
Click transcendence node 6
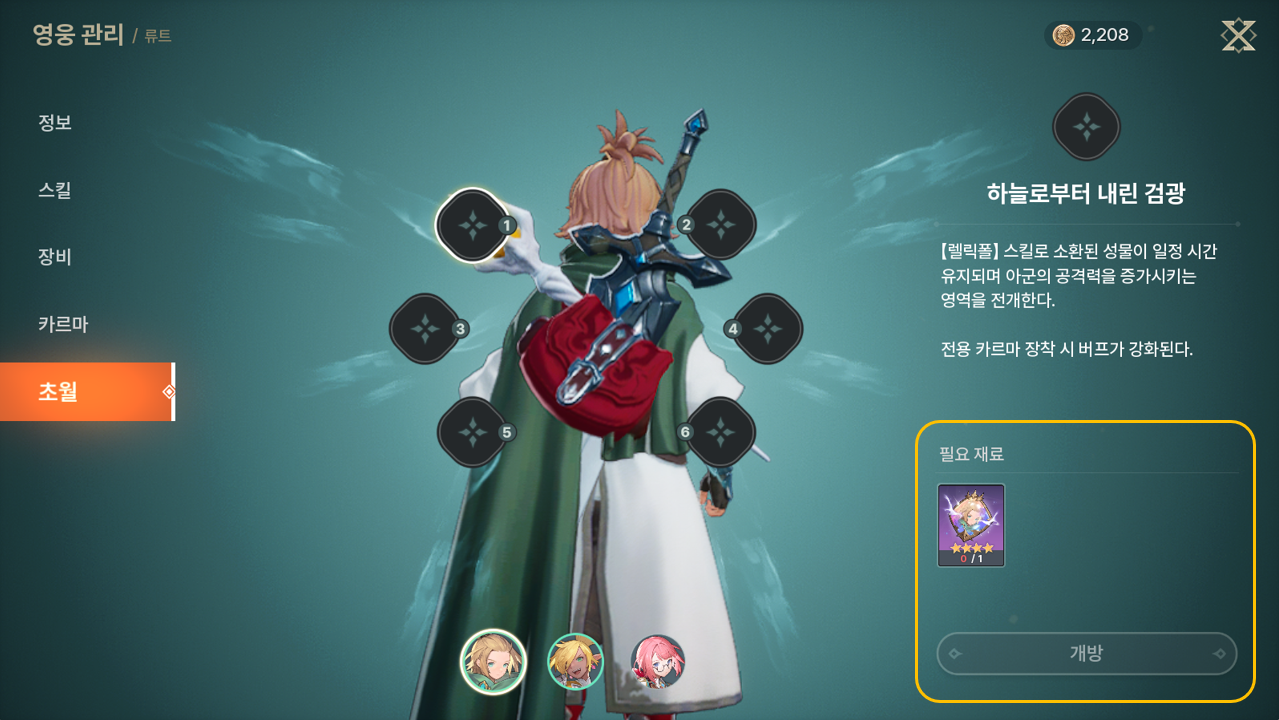coord(720,432)
